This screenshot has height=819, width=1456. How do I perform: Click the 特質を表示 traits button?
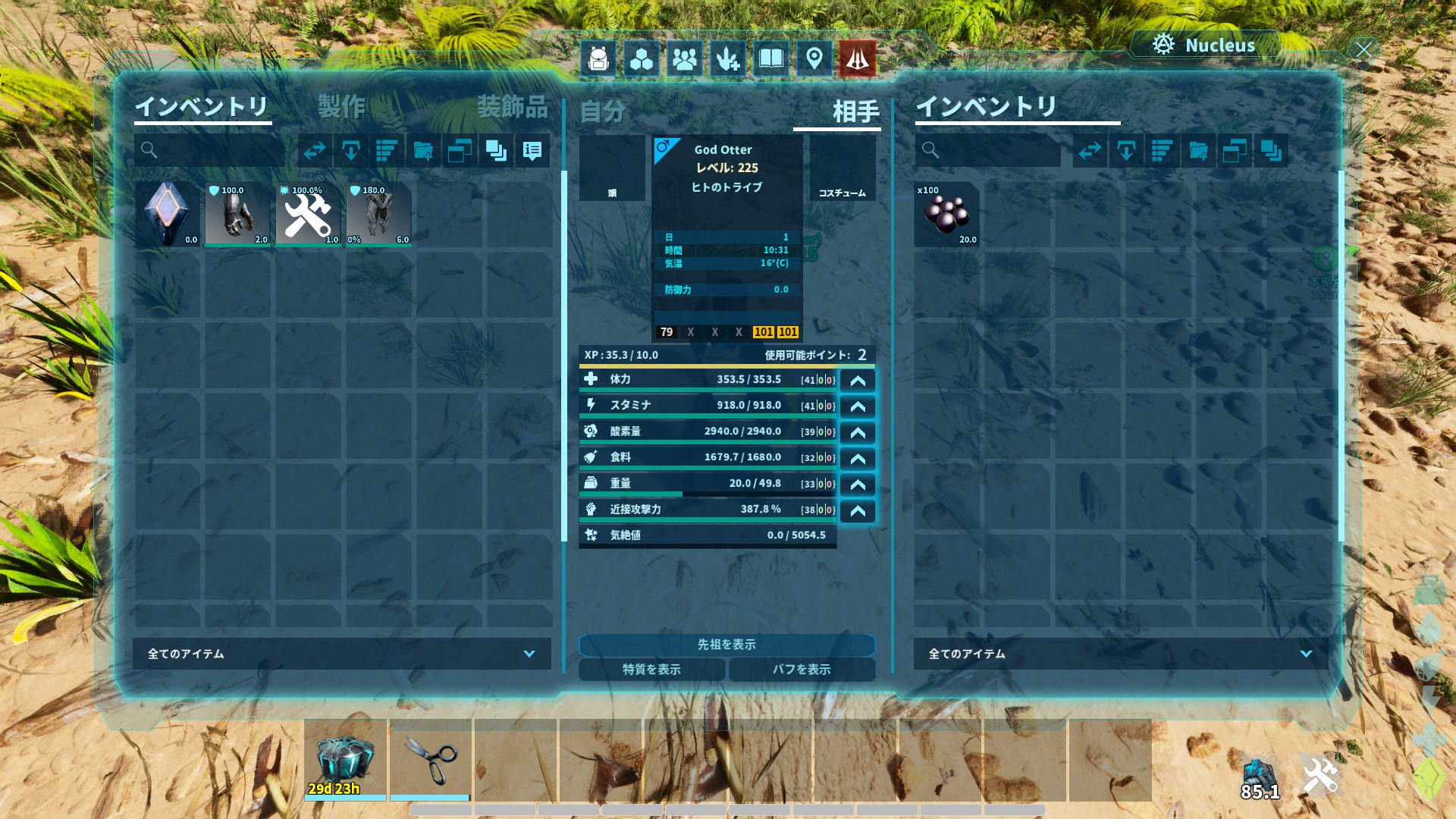[x=651, y=670]
